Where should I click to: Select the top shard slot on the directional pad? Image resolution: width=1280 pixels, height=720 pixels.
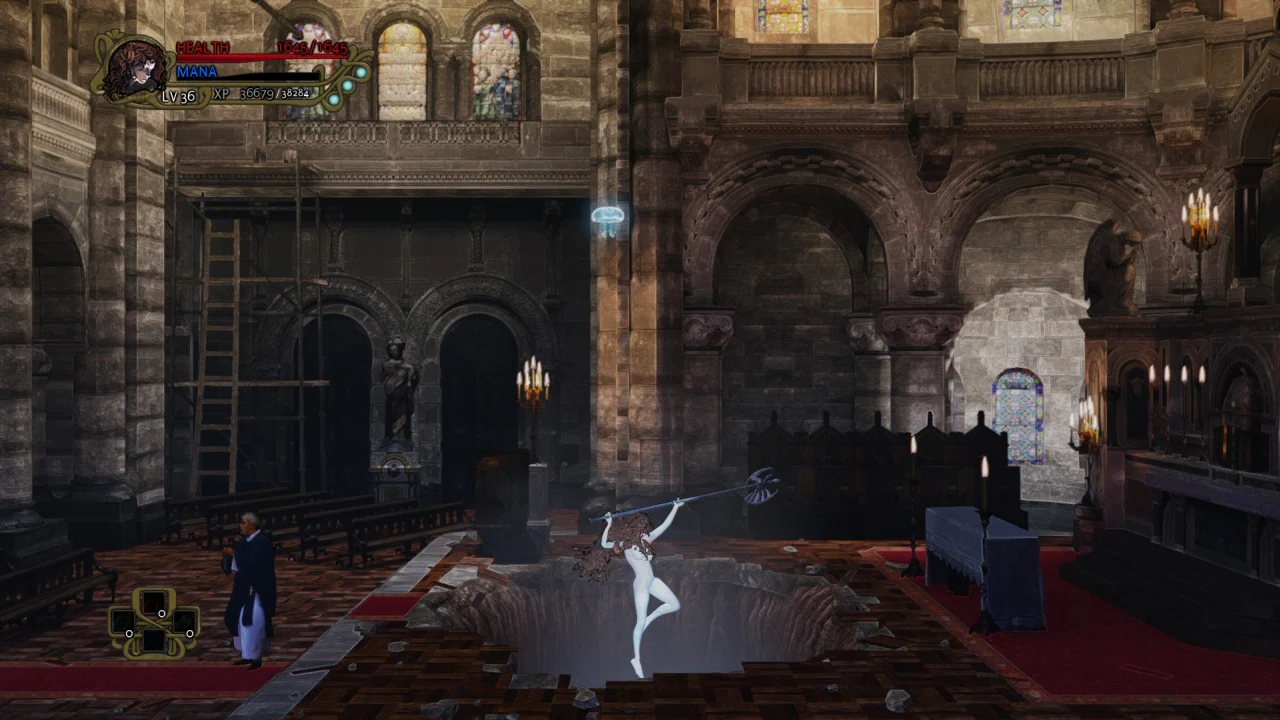pyautogui.click(x=154, y=601)
